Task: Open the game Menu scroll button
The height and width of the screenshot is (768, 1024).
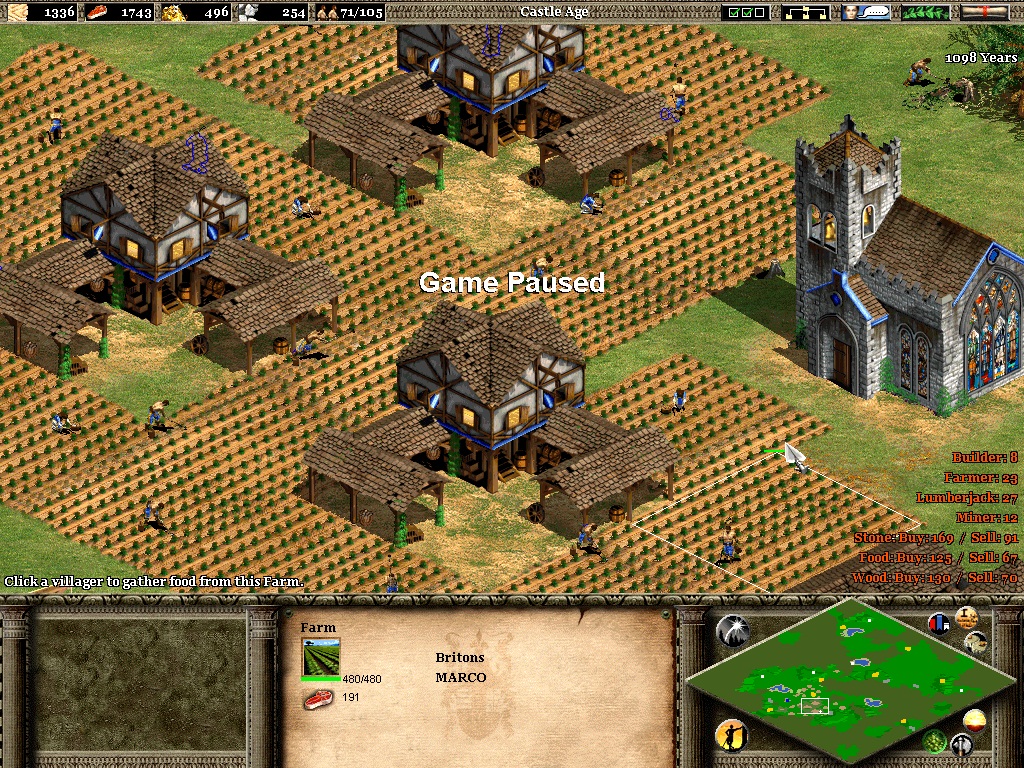Action: pyautogui.click(x=984, y=12)
